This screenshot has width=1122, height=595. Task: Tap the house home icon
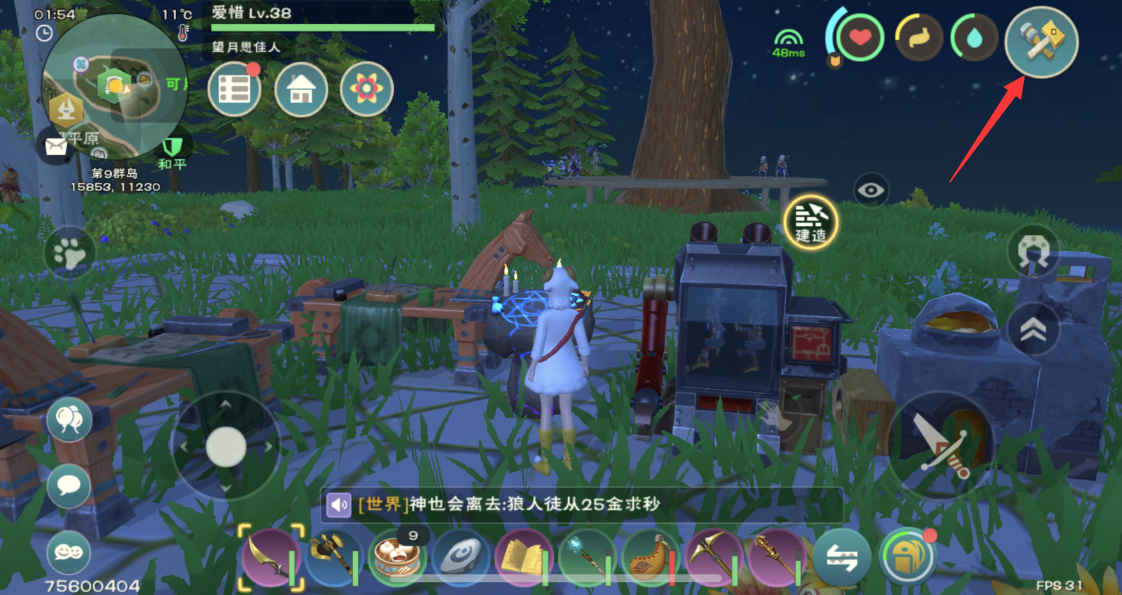(x=300, y=89)
